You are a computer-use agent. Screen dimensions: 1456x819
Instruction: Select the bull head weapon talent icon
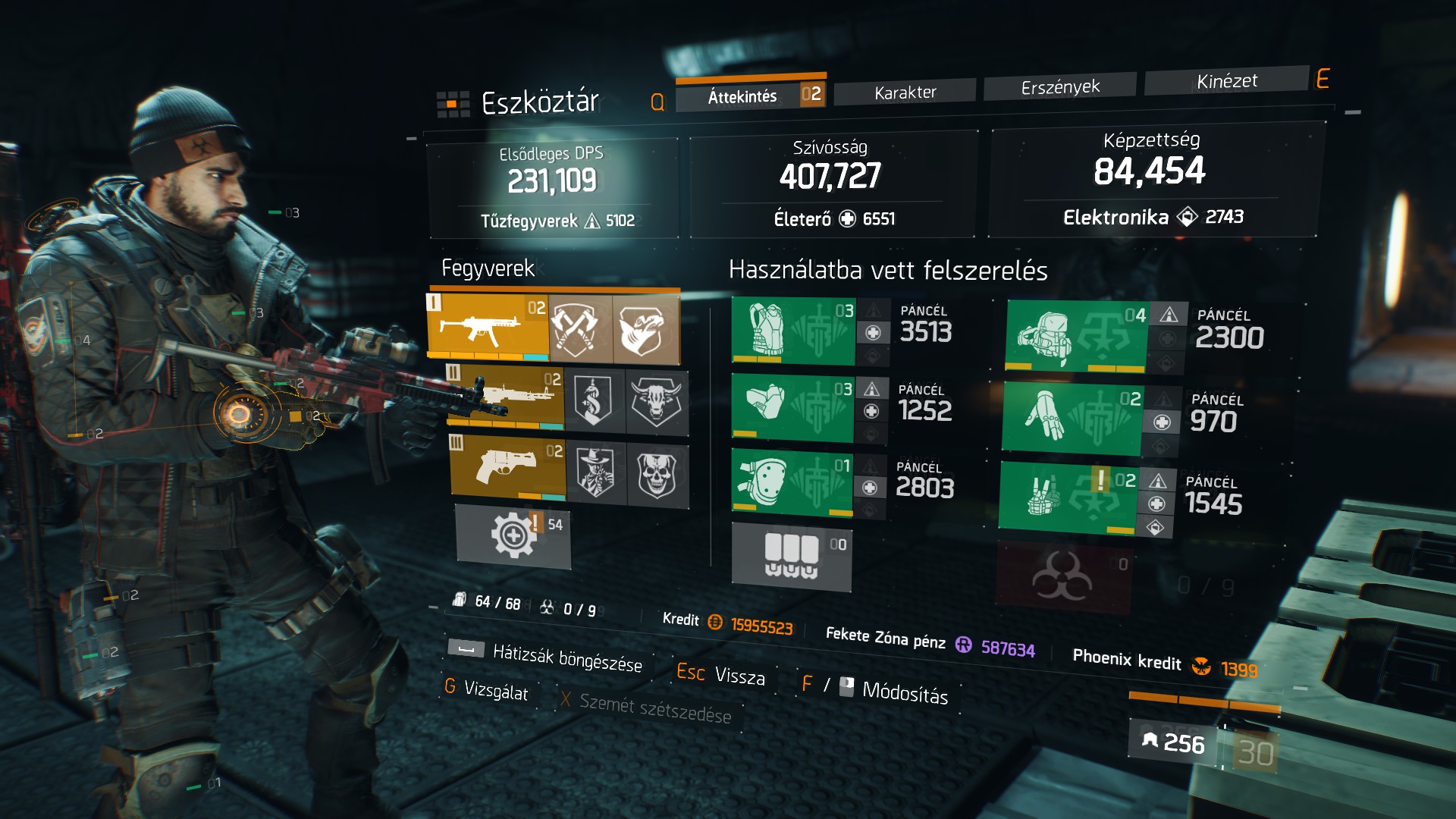[x=657, y=402]
